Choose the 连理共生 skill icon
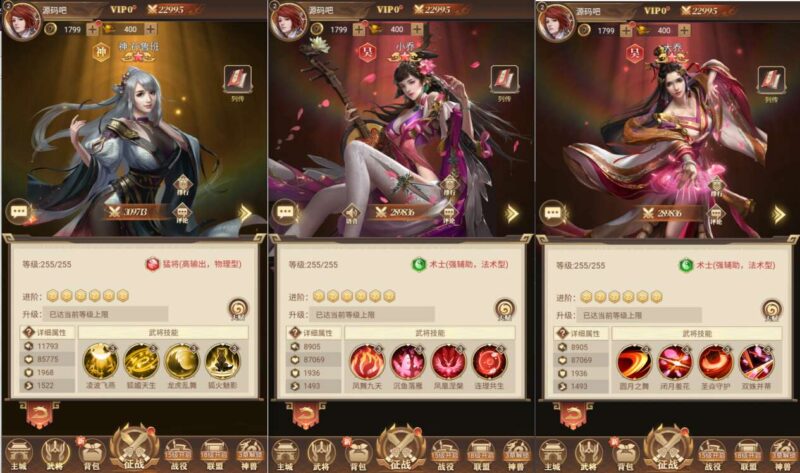This screenshot has width=800, height=473. (x=488, y=360)
